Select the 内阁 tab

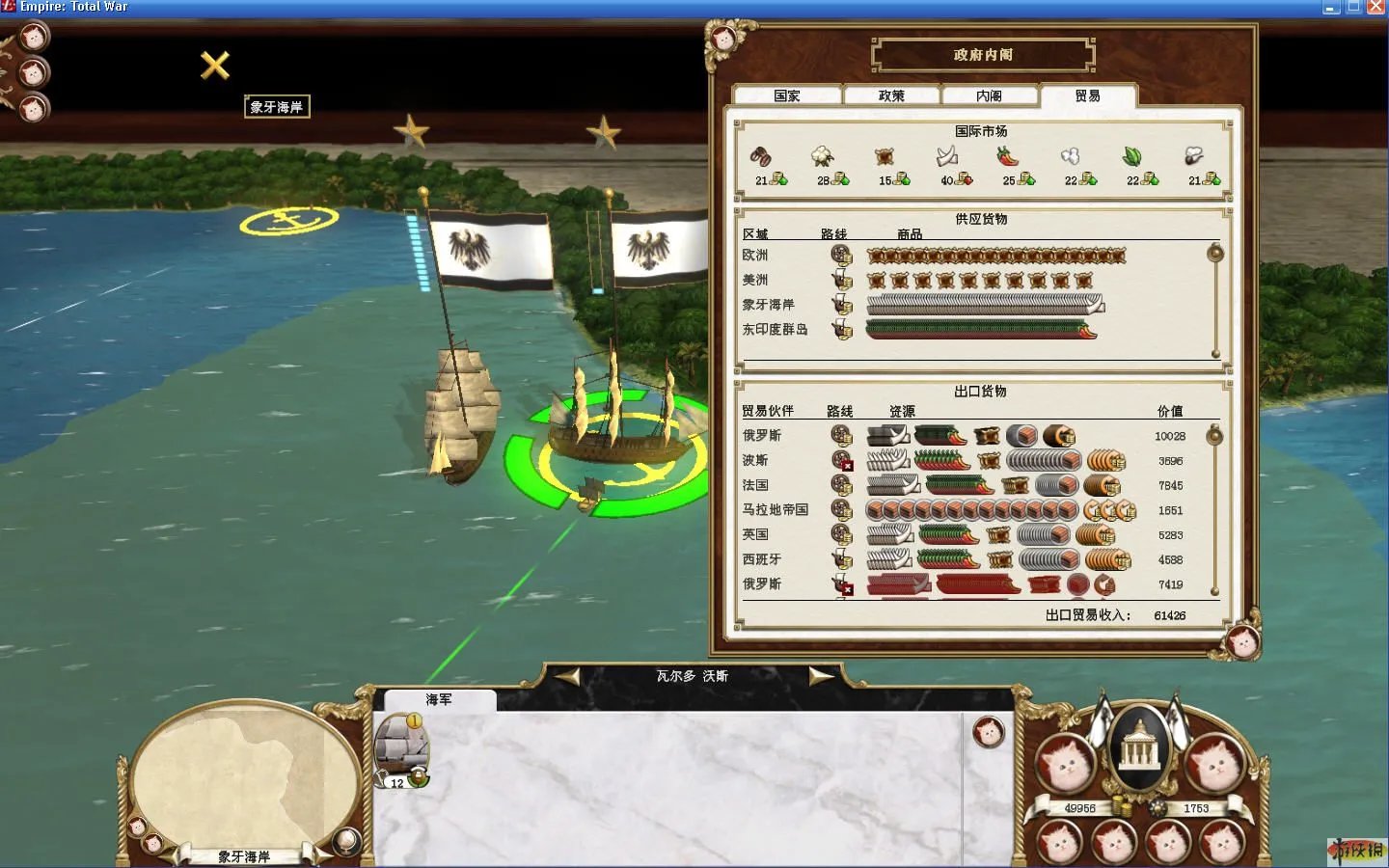[989, 95]
